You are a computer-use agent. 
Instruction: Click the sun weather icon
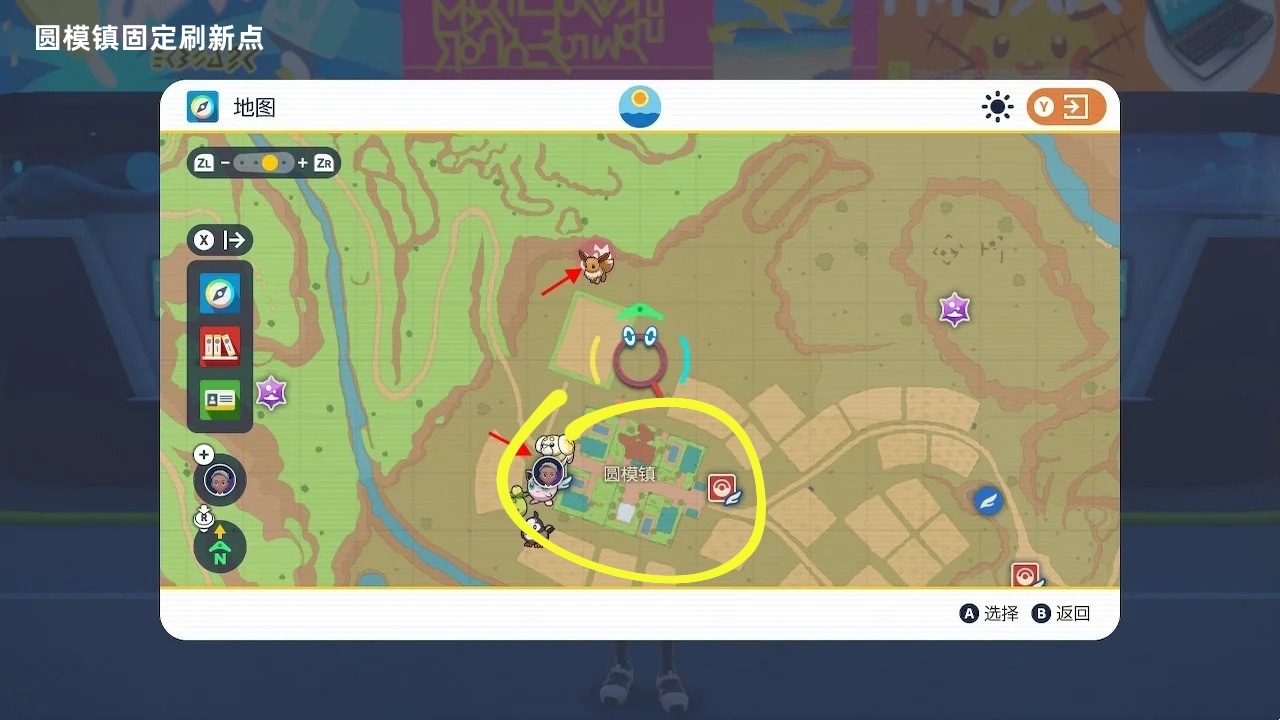(x=997, y=107)
